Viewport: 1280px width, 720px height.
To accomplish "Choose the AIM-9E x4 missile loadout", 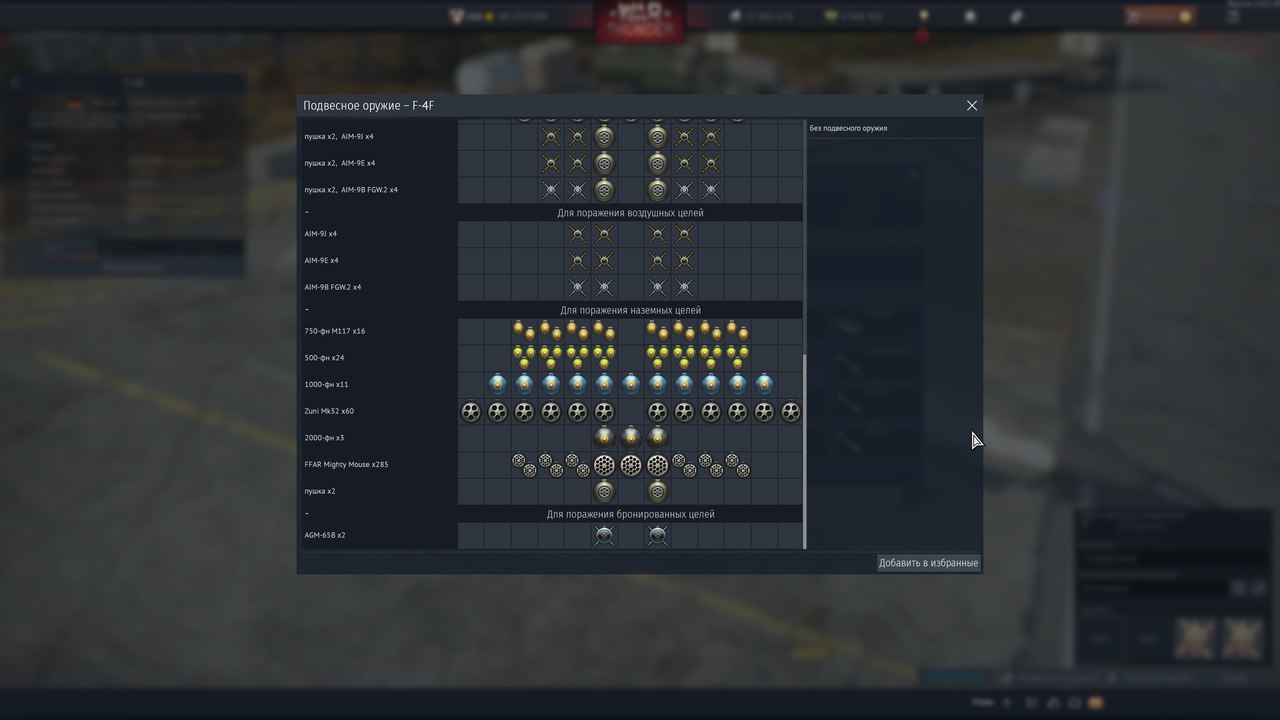I will click(x=321, y=261).
